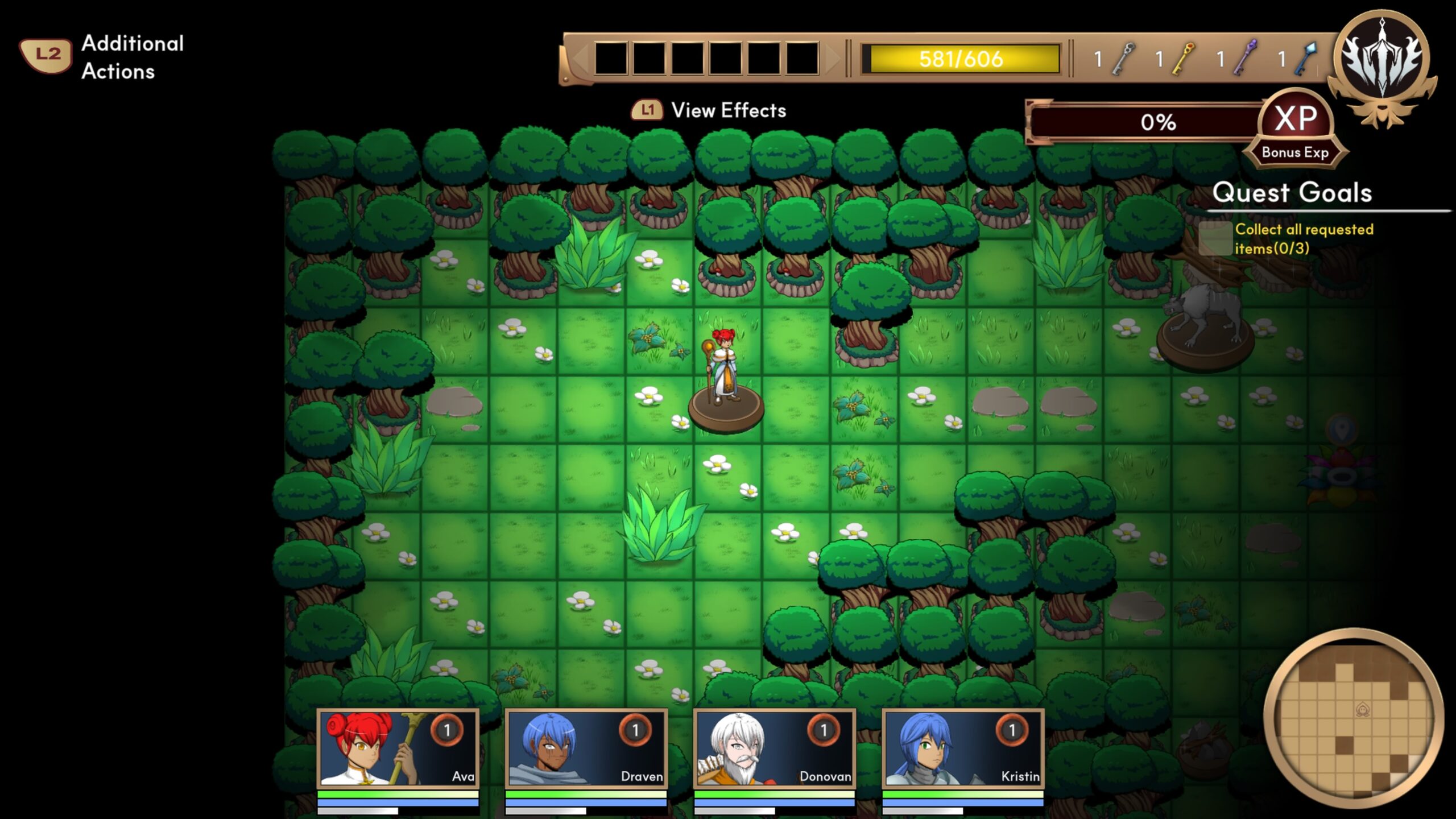Toggle the quest goal checkbox
Image resolution: width=1456 pixels, height=819 pixels.
(1215, 239)
